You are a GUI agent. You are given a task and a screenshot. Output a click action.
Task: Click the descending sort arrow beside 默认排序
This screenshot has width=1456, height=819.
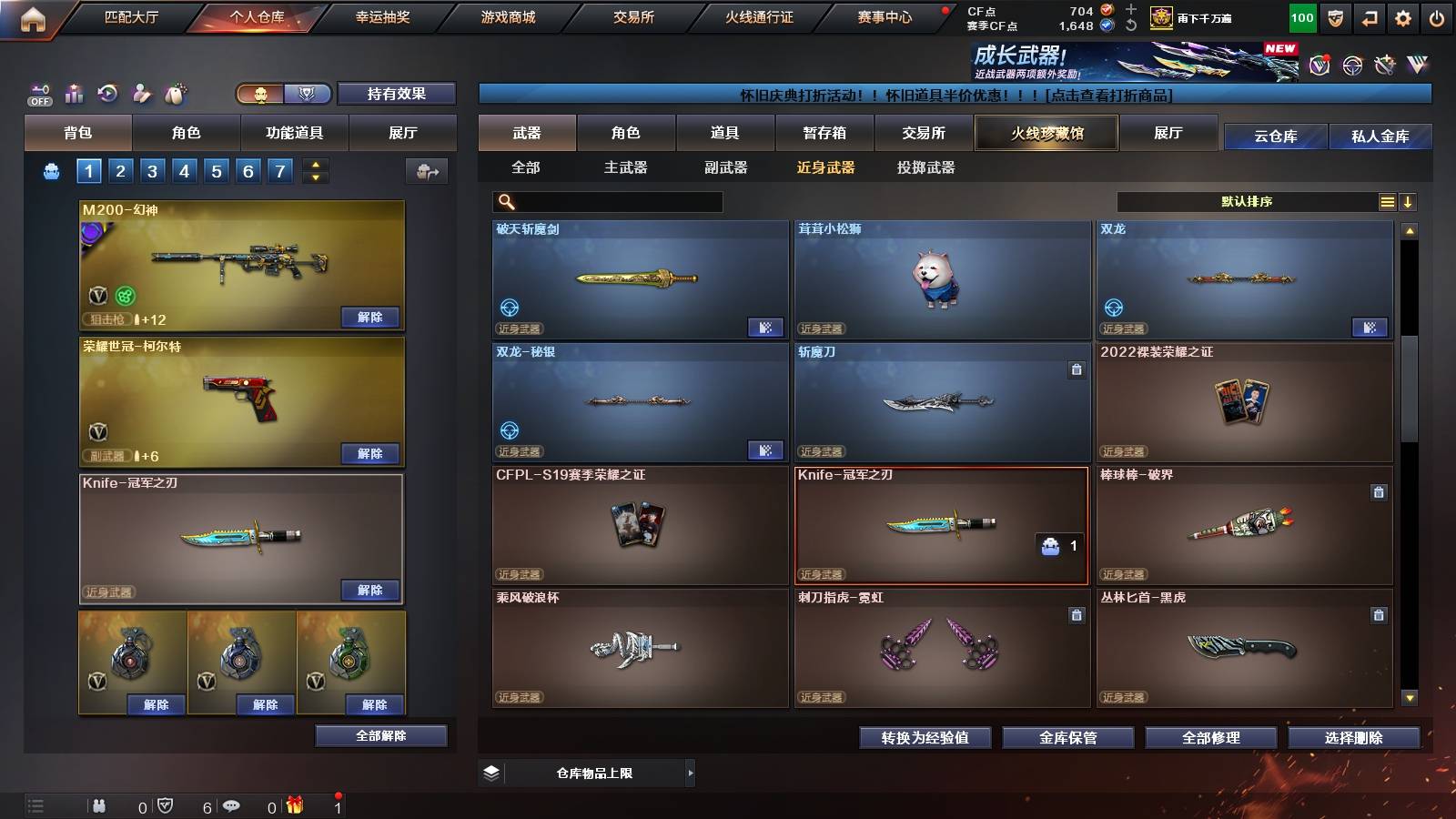coord(1409,201)
